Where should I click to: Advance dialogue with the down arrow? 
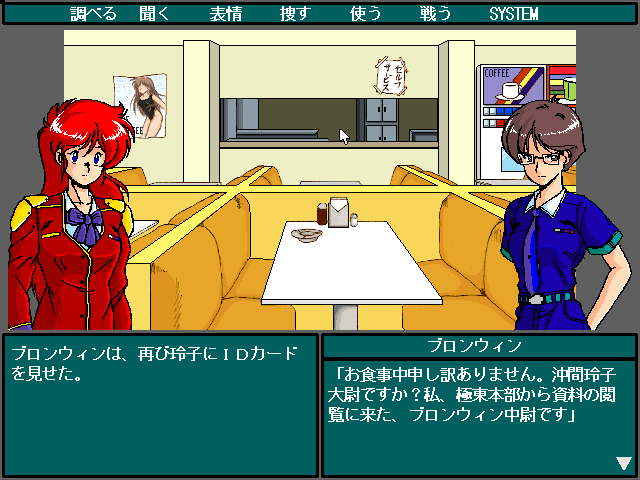coord(624,463)
